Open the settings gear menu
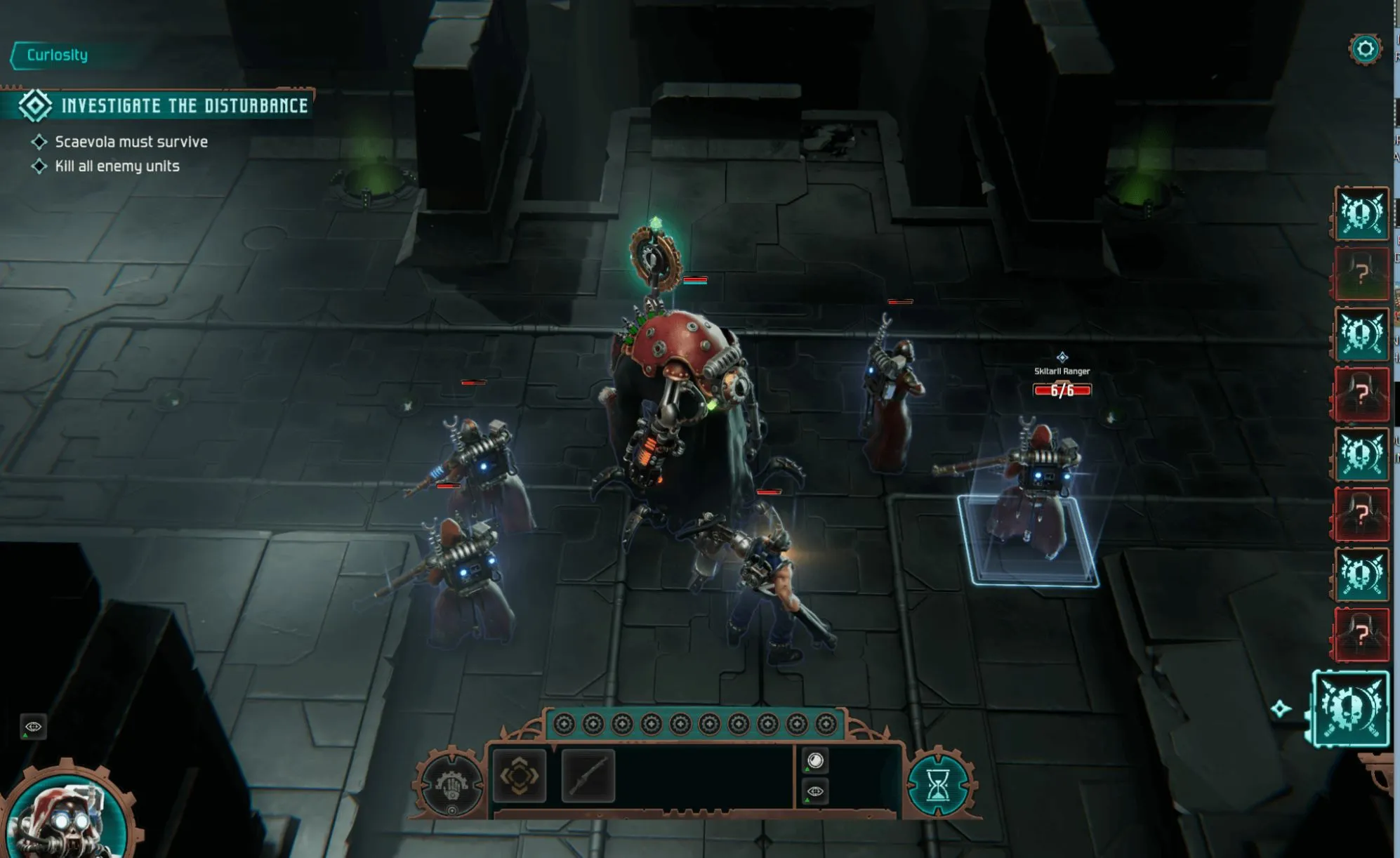Image resolution: width=1400 pixels, height=858 pixels. point(1365,49)
